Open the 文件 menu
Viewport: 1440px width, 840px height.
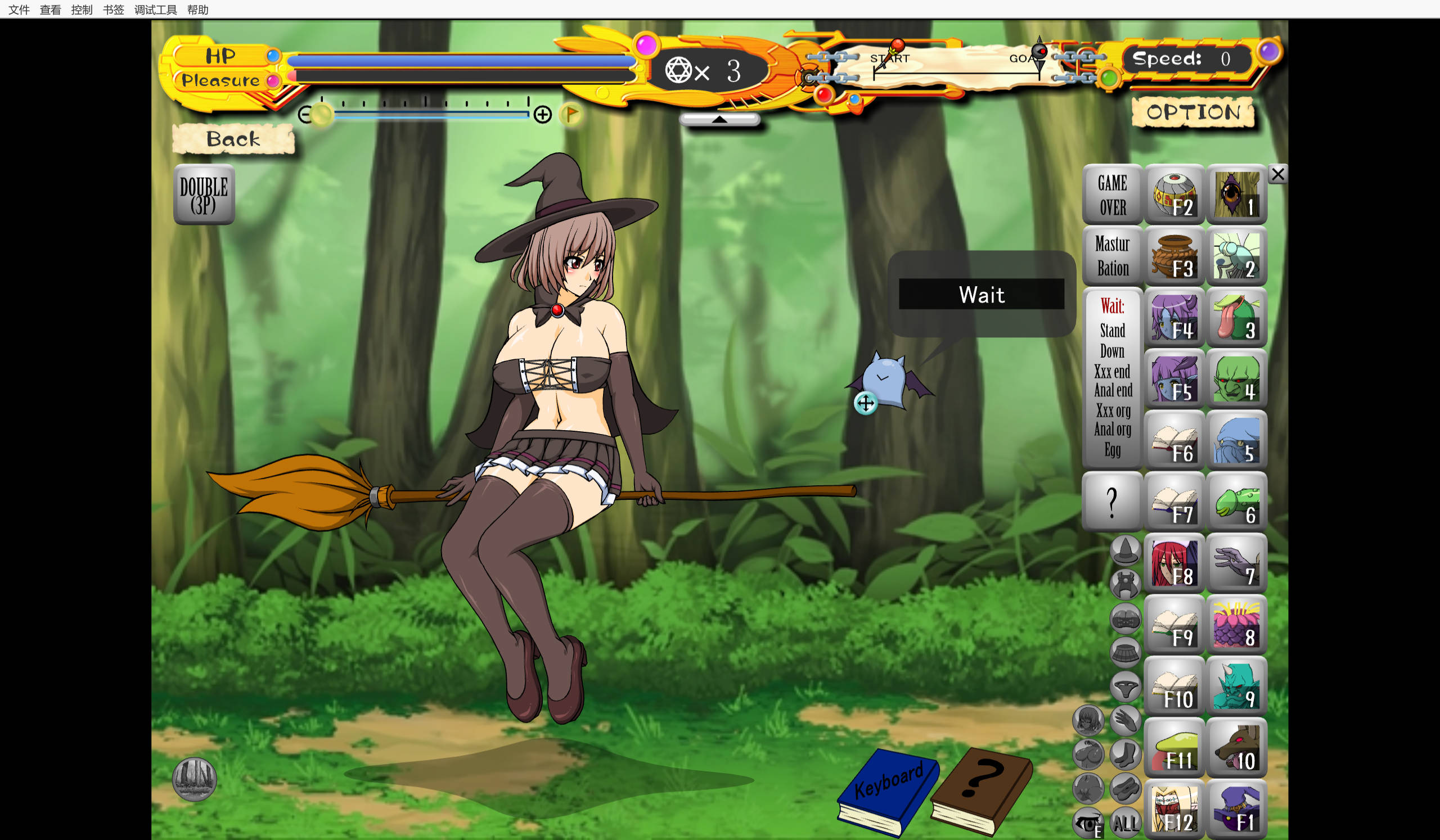click(x=19, y=10)
